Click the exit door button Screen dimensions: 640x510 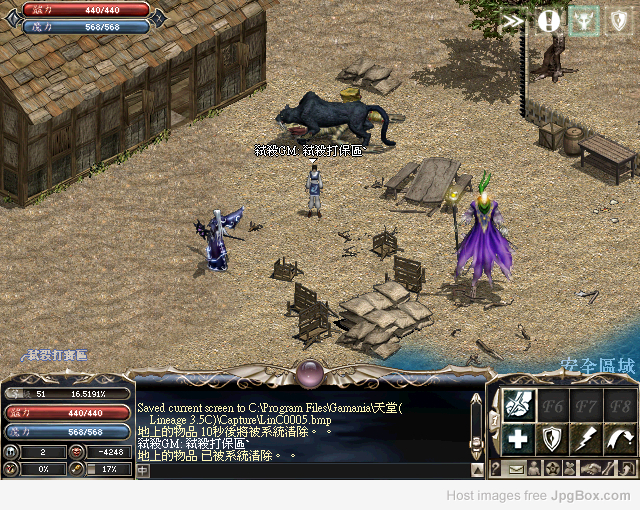click(625, 468)
